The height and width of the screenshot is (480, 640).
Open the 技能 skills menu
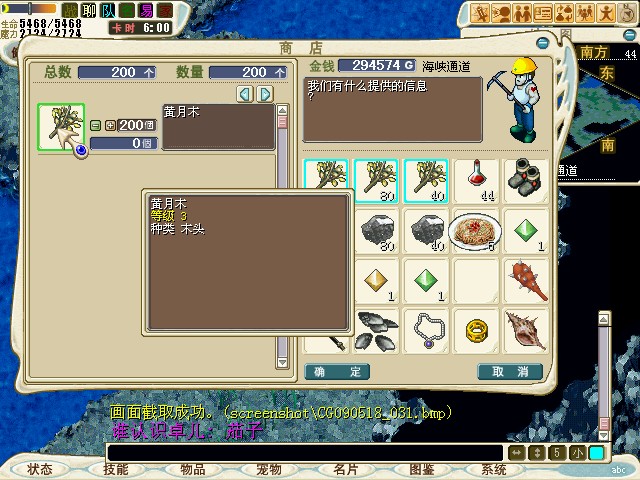(116, 469)
